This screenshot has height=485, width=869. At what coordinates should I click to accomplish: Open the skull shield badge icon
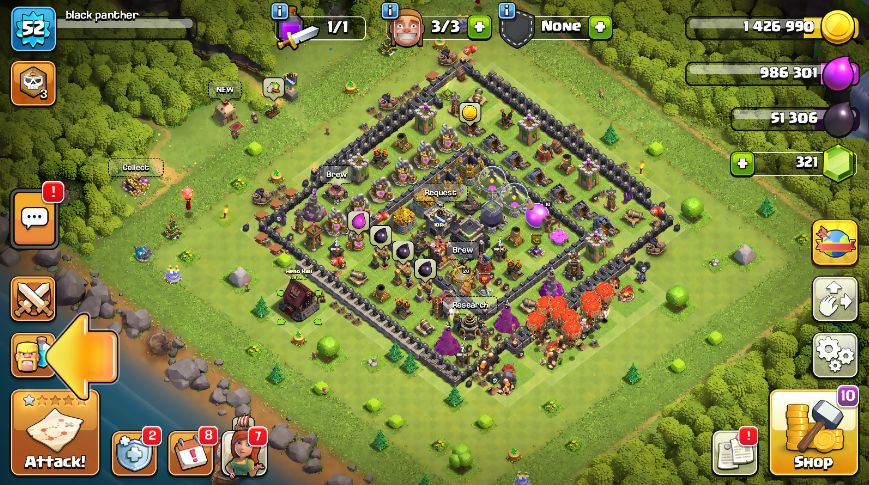point(32,83)
